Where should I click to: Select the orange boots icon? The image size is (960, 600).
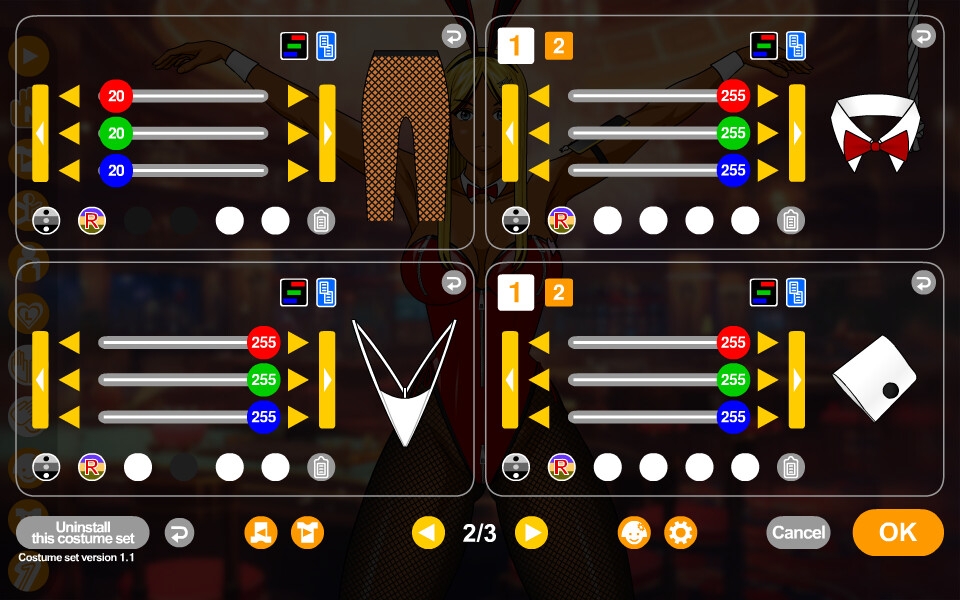click(x=261, y=533)
